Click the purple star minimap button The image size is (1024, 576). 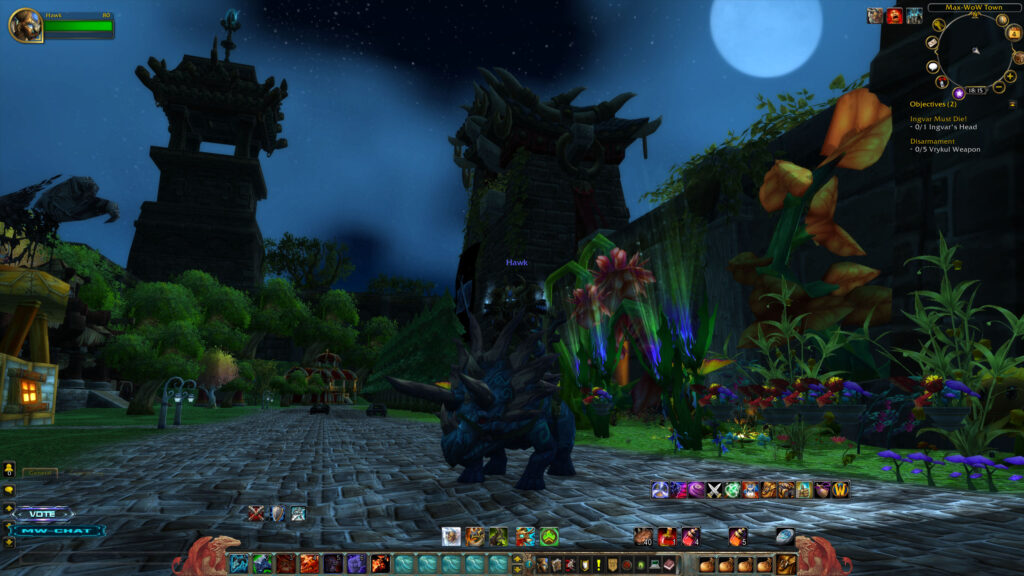click(958, 93)
